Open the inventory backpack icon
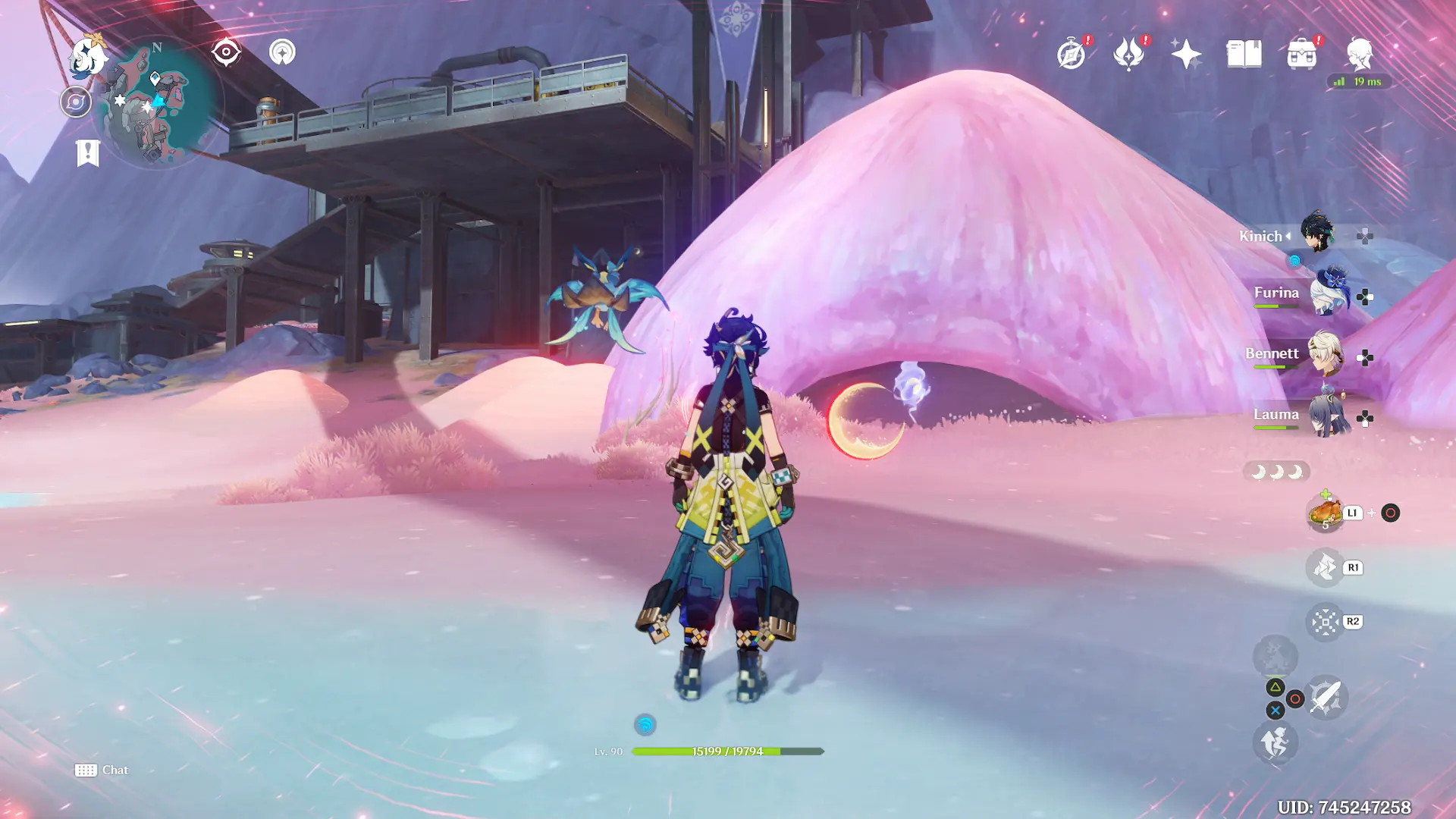 [x=1301, y=55]
